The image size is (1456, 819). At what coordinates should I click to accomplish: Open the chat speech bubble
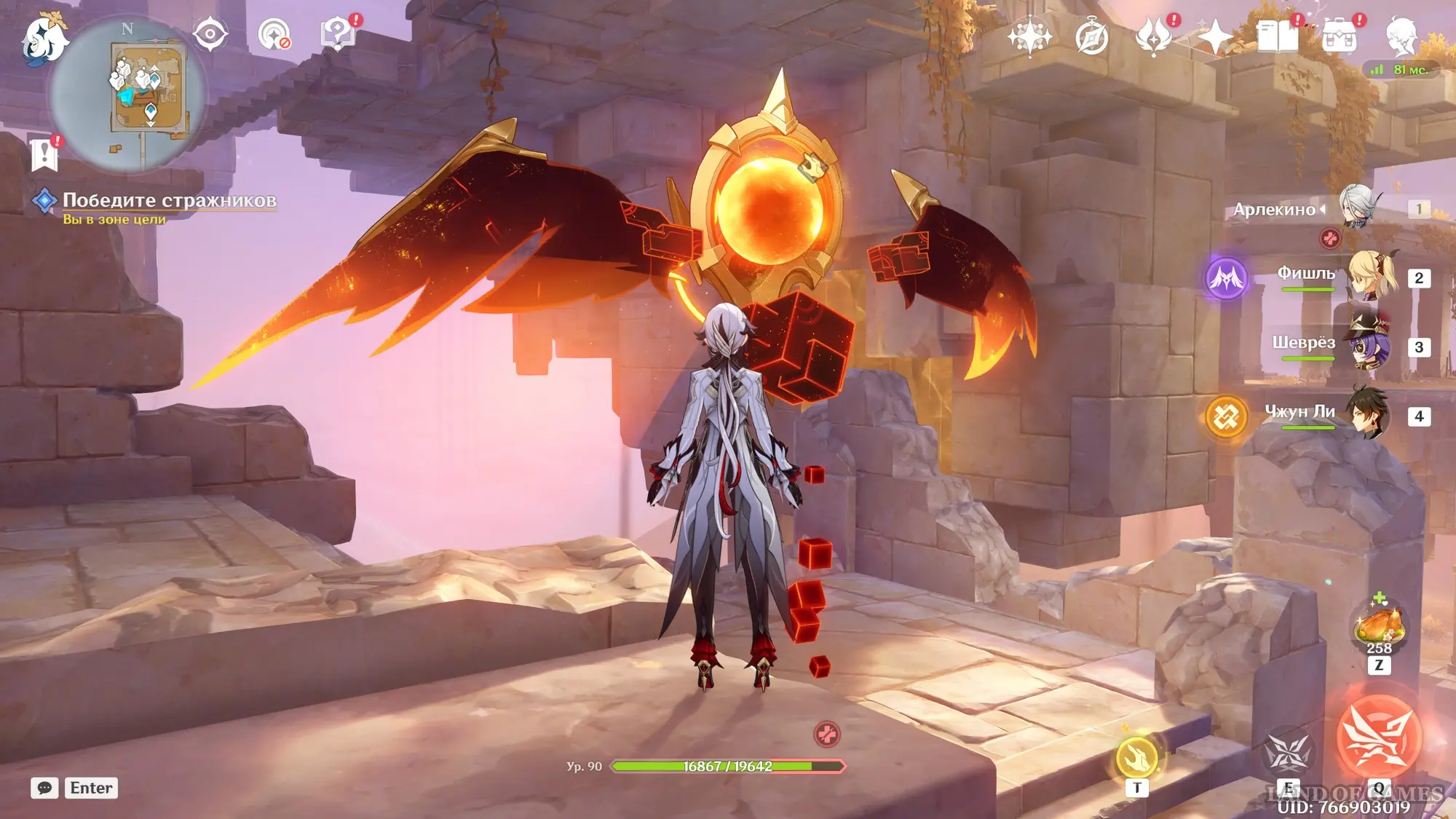pos(44,788)
